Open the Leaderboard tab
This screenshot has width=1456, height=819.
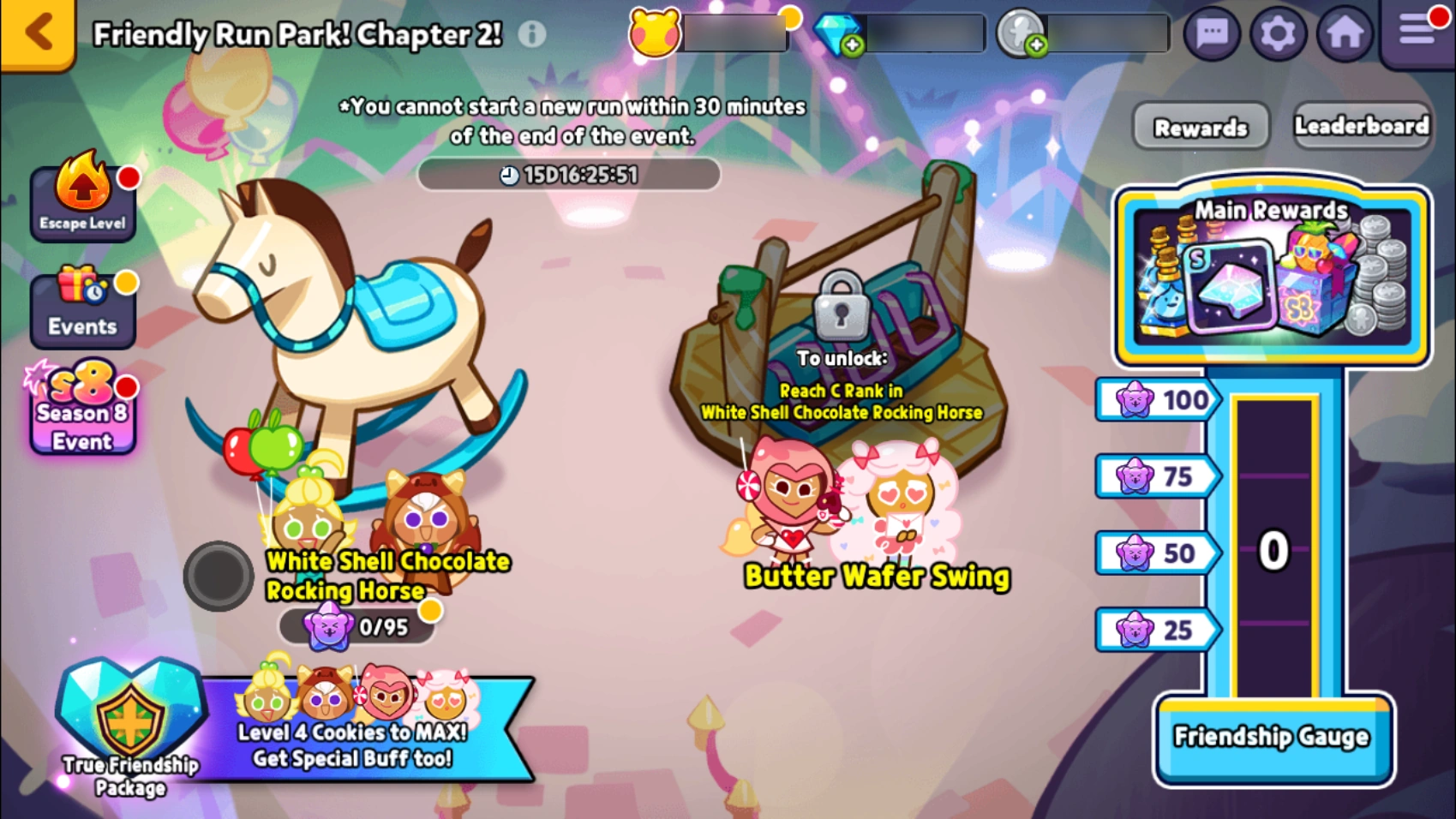[1362, 125]
